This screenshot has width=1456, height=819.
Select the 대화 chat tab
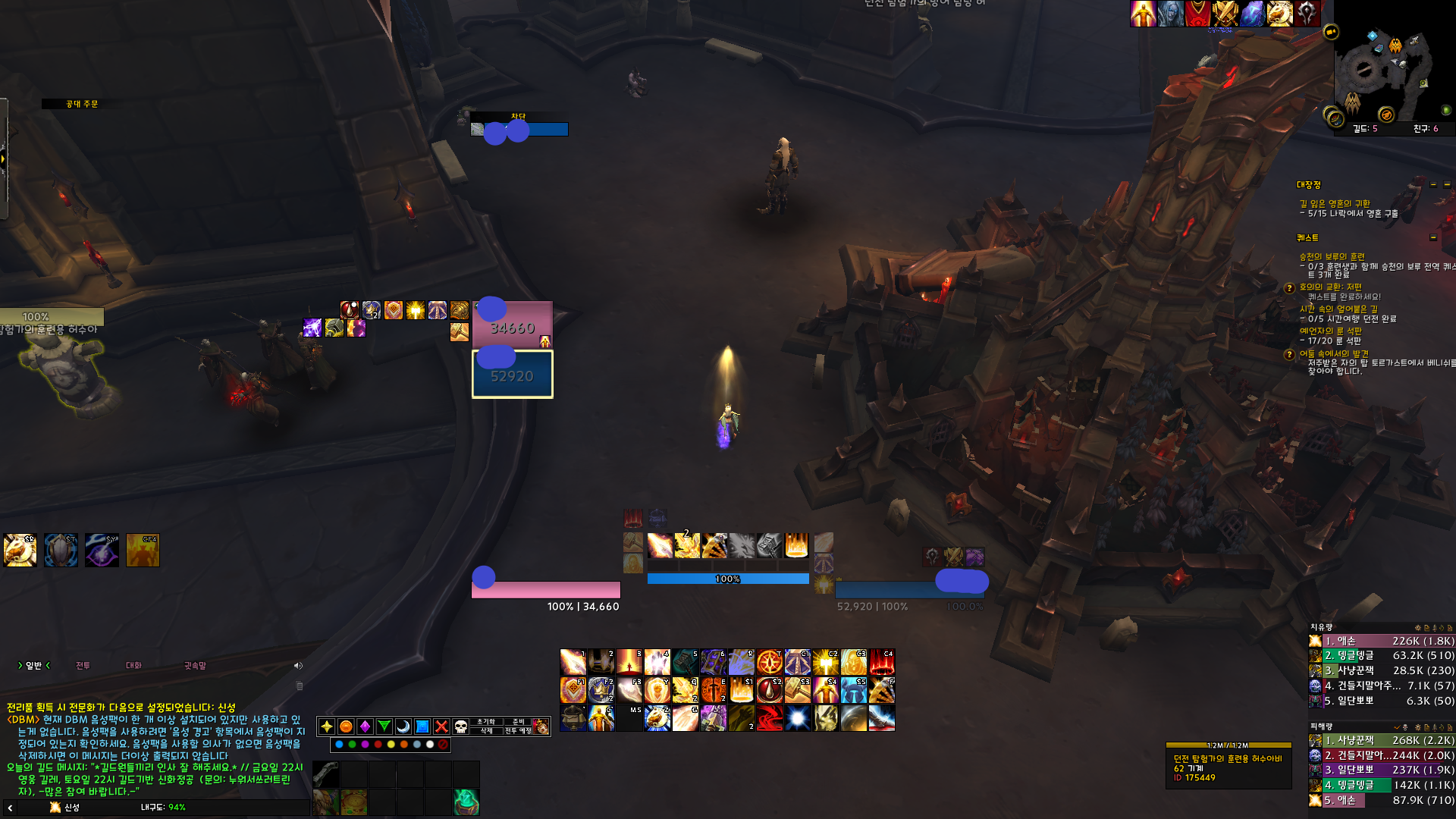pos(133,666)
